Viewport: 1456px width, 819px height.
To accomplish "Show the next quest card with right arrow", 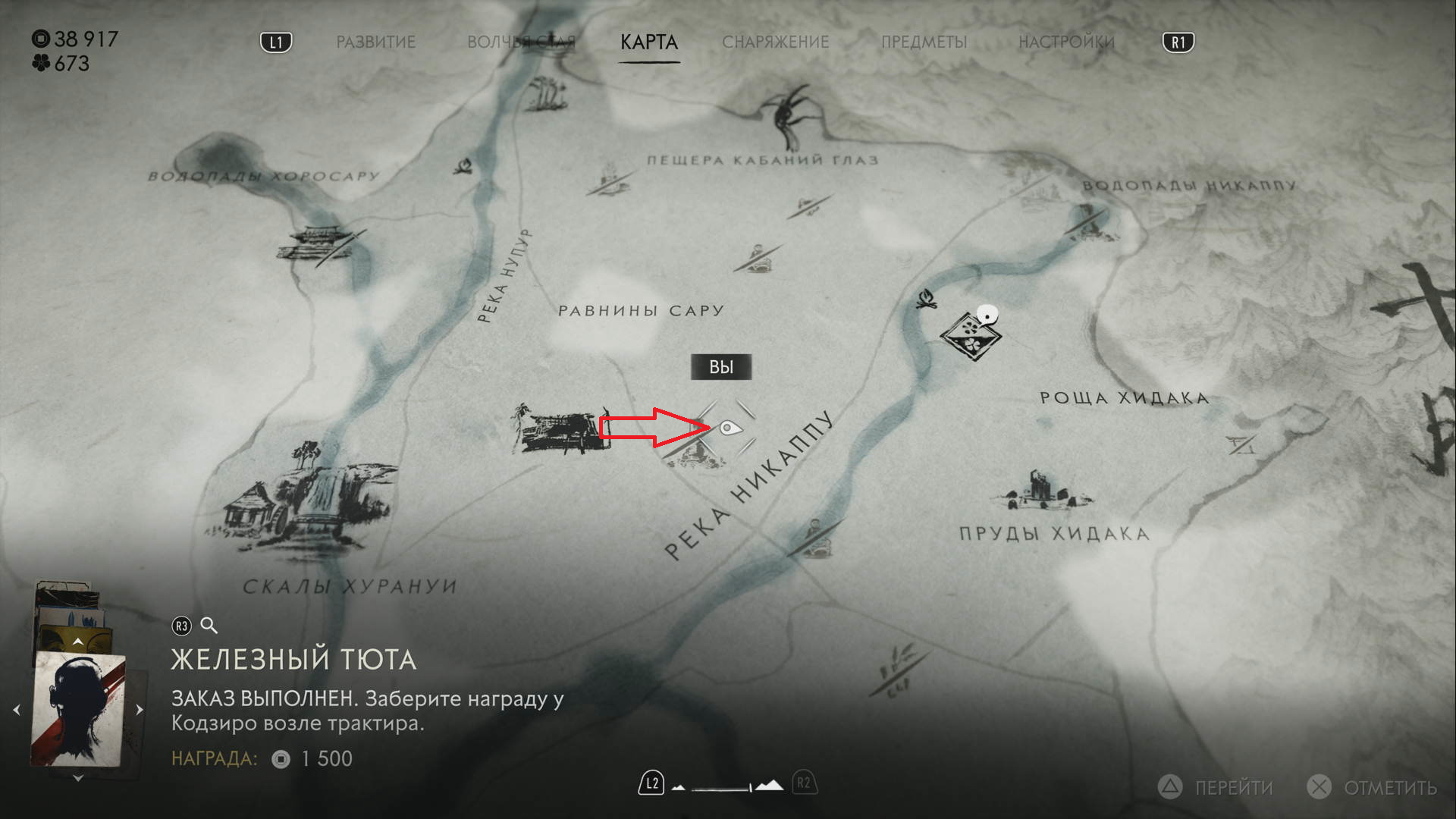I will tap(140, 711).
